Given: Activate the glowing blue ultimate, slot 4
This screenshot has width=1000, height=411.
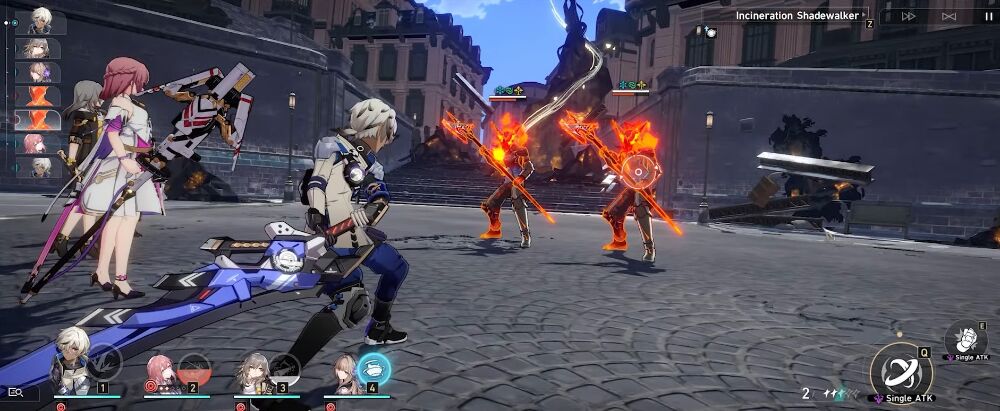Looking at the screenshot, I should coord(374,368).
